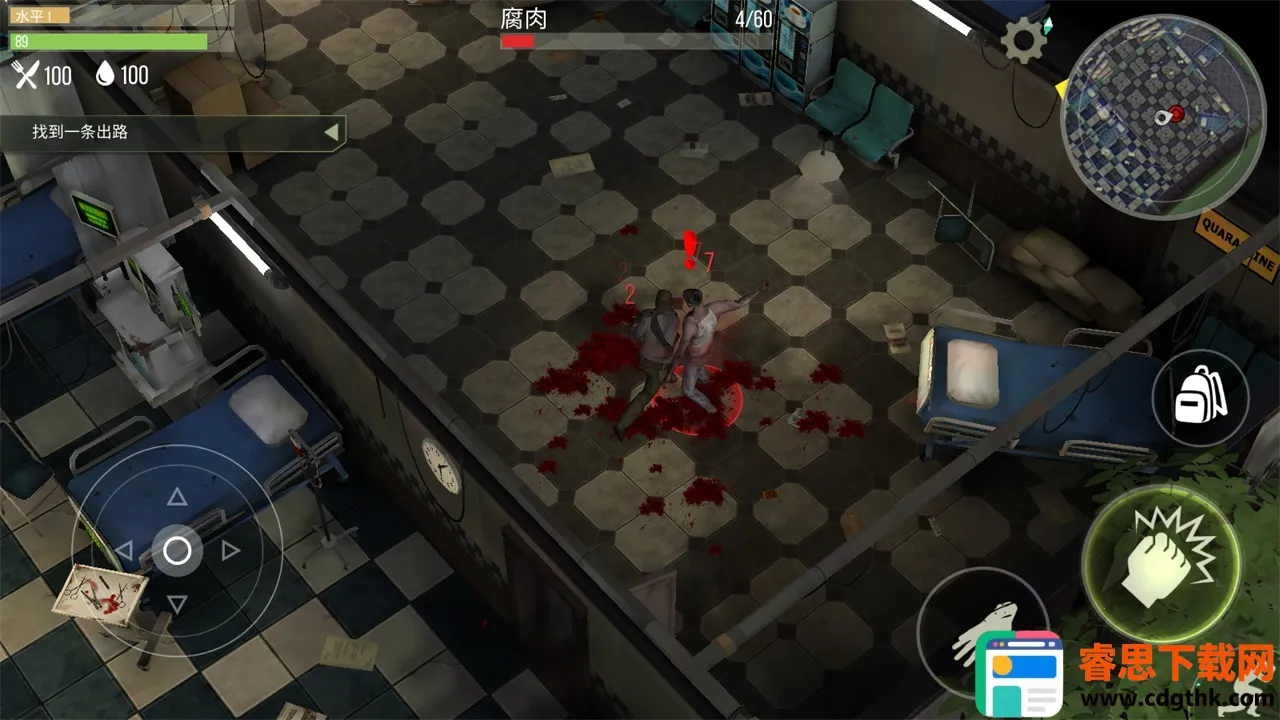The width and height of the screenshot is (1280, 720).
Task: Collapse the "找到一条出路" objective tracker
Action: (331, 131)
